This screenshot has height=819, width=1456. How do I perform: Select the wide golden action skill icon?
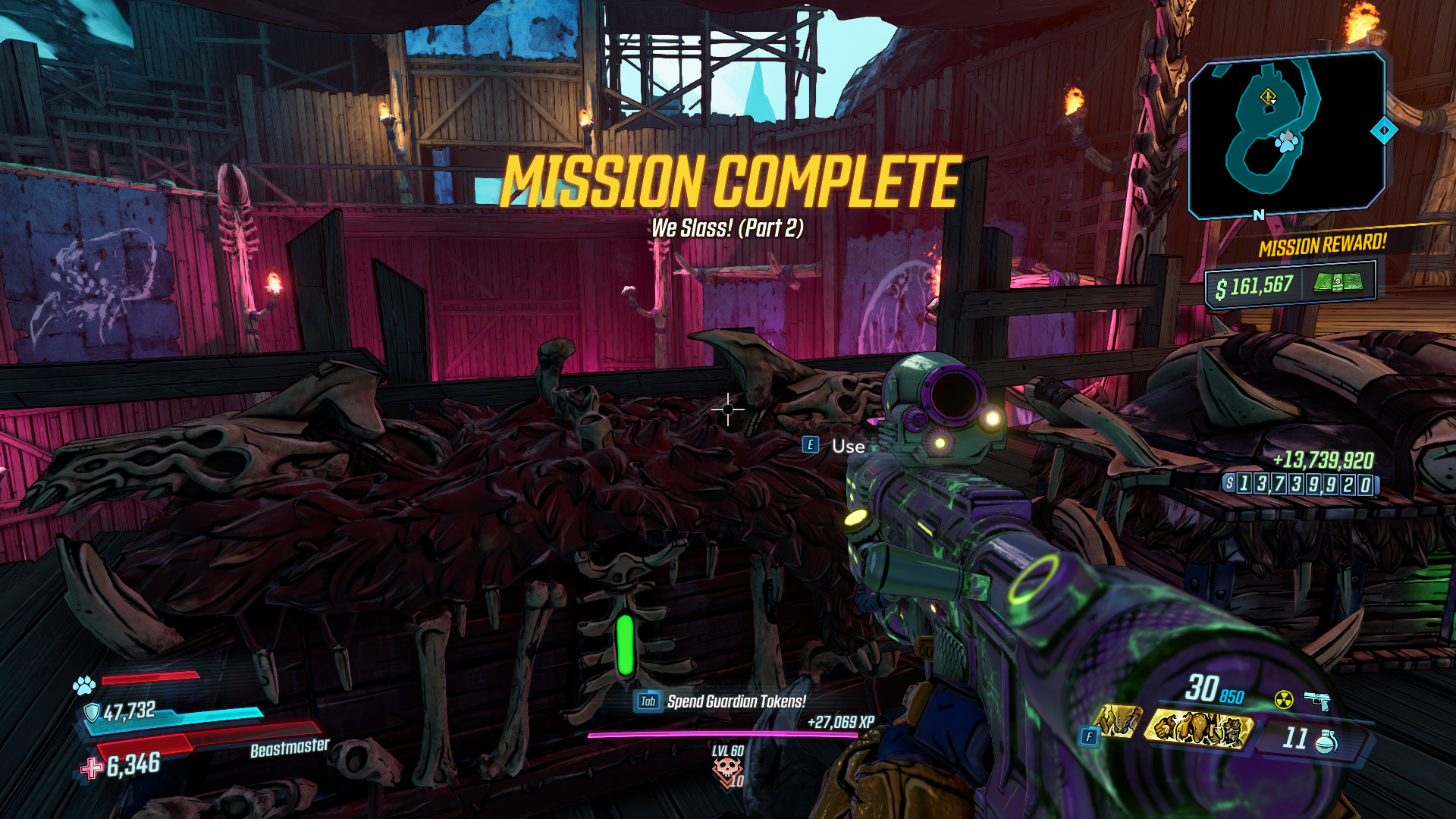1199,729
